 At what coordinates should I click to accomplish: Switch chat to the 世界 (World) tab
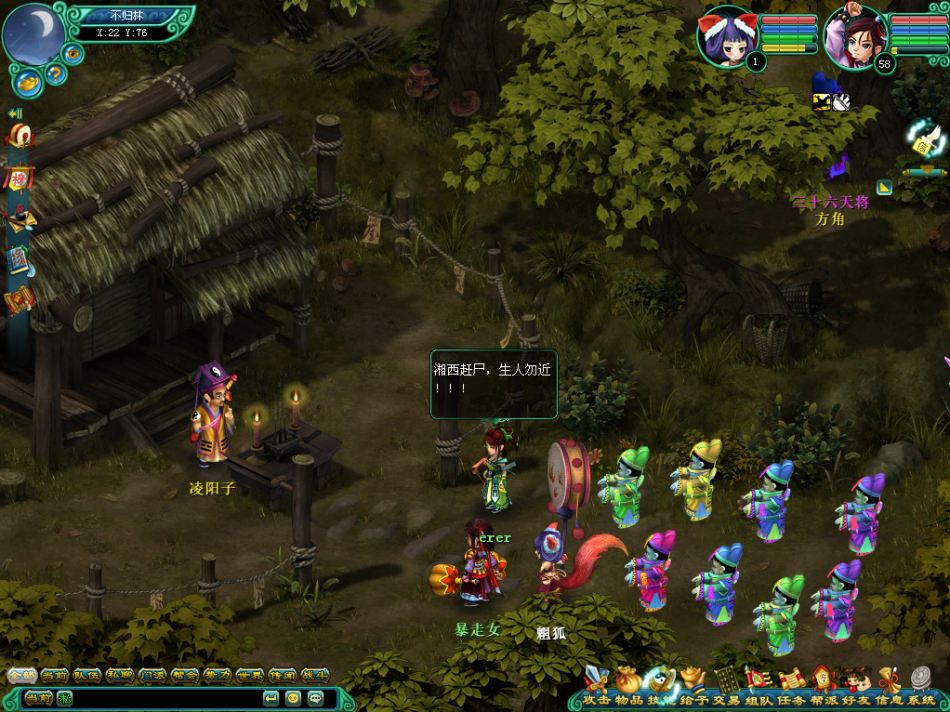pyautogui.click(x=249, y=675)
